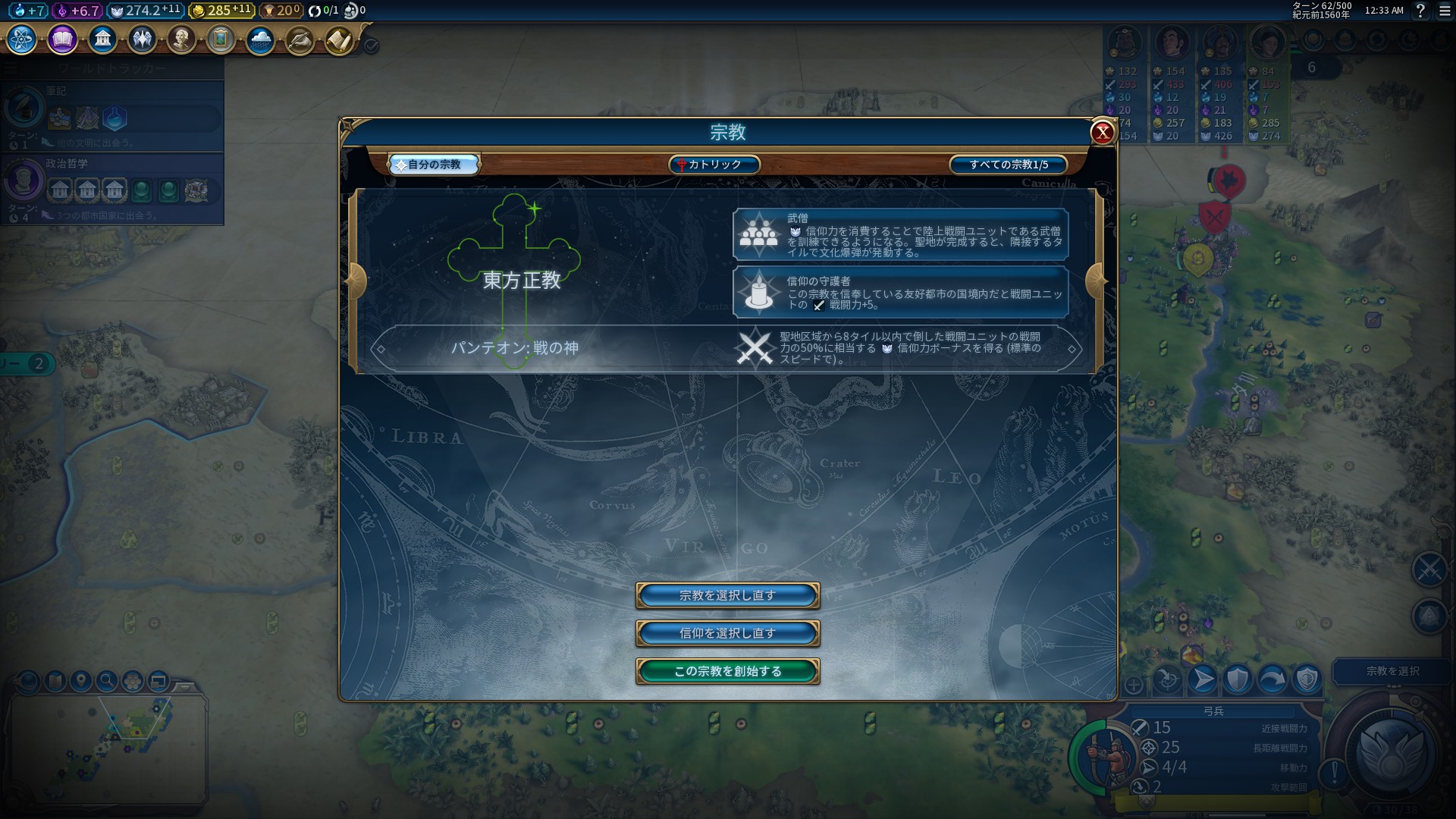Screen dimensions: 1456x819
Task: Open the help question mark
Action: (1420, 11)
